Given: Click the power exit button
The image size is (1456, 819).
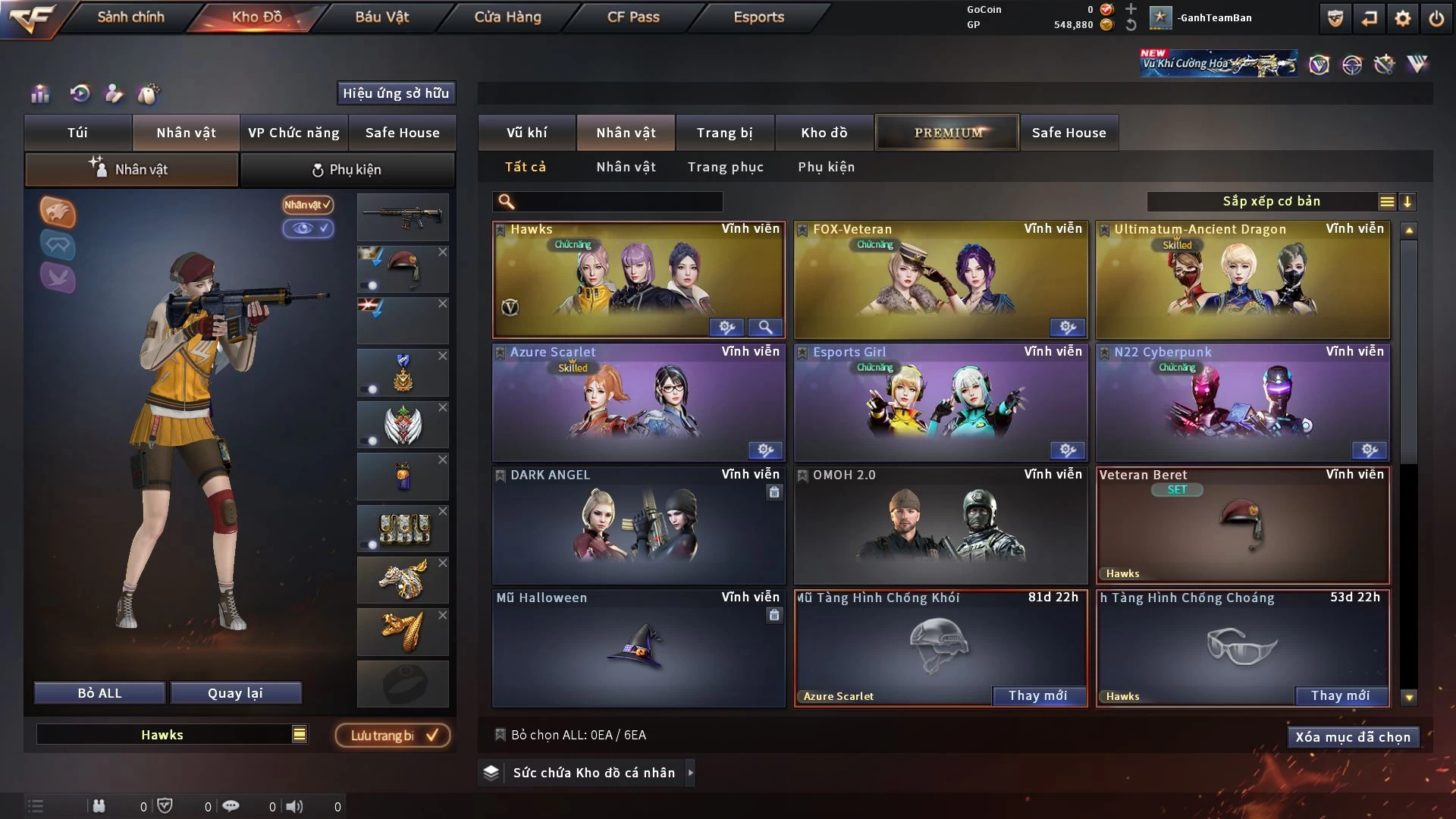Looking at the screenshot, I should [1436, 18].
